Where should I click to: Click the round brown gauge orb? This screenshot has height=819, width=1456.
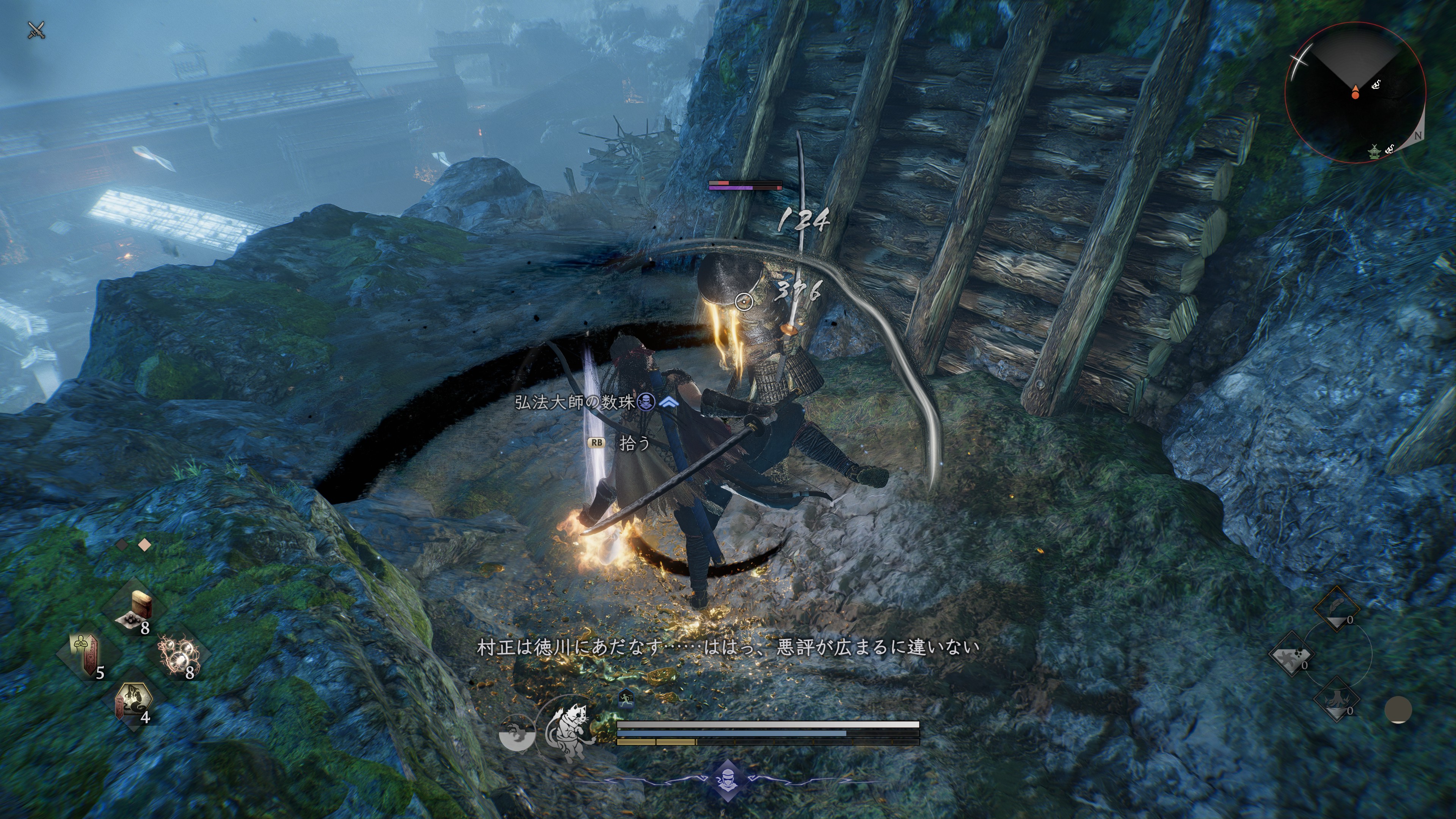click(x=1398, y=710)
